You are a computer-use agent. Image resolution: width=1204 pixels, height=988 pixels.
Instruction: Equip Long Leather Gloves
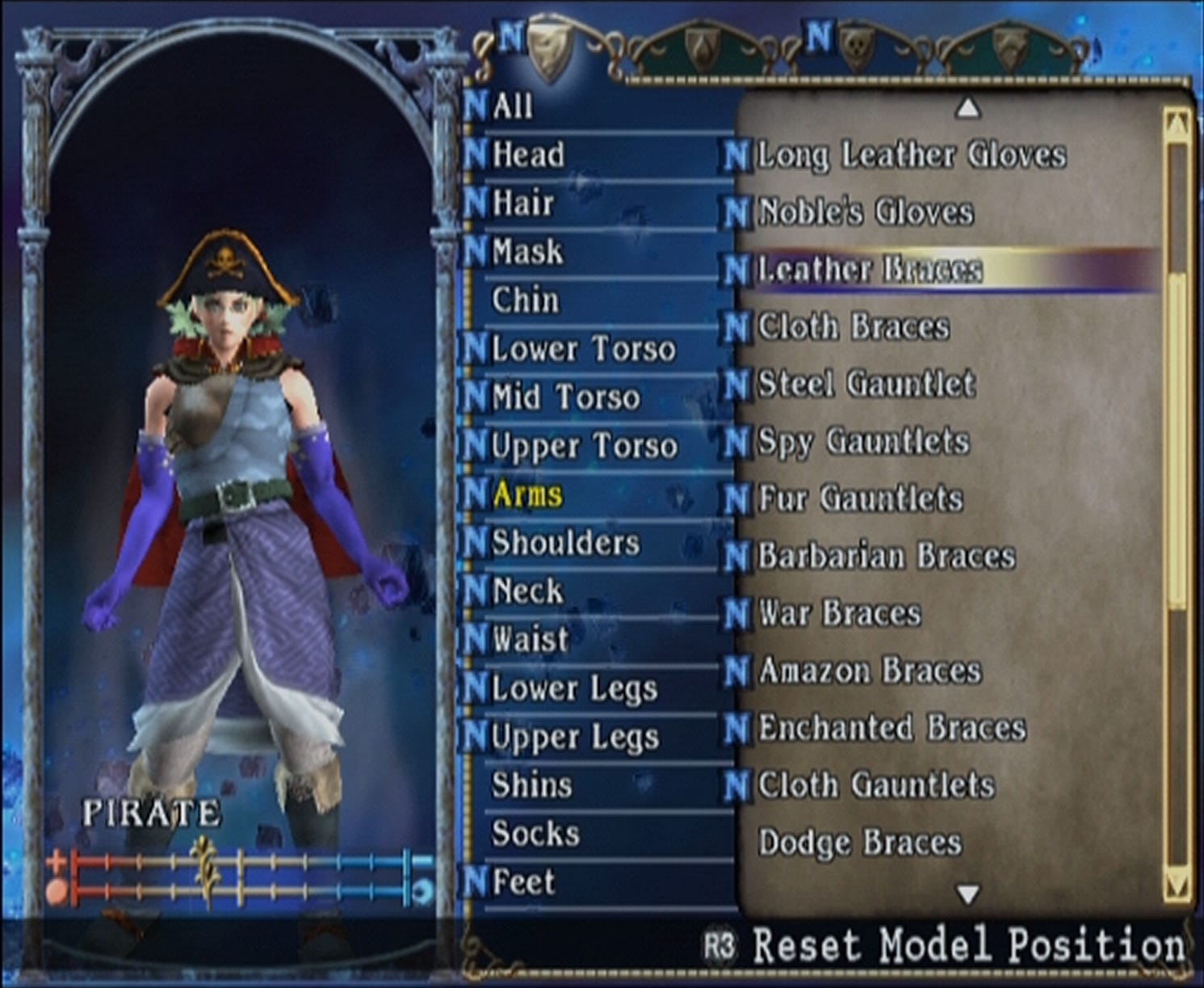pyautogui.click(x=911, y=155)
